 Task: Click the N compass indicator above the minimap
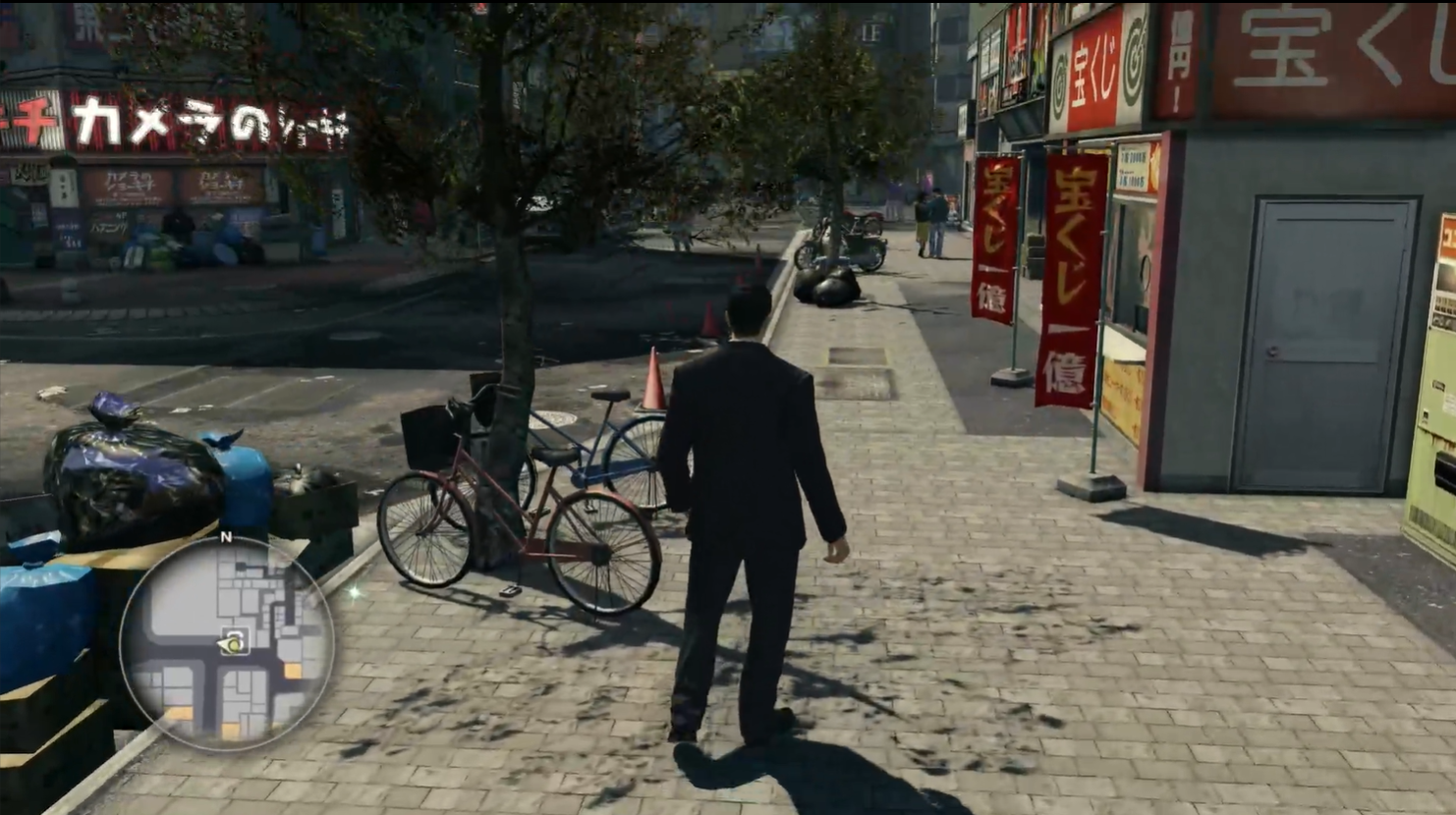(227, 536)
